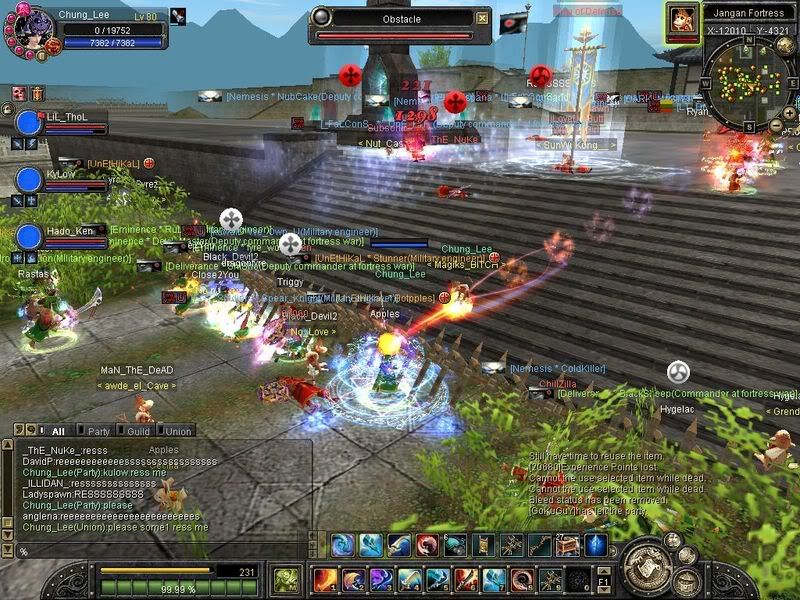Switch chat to the Party tab
The height and width of the screenshot is (600, 800).
point(98,431)
